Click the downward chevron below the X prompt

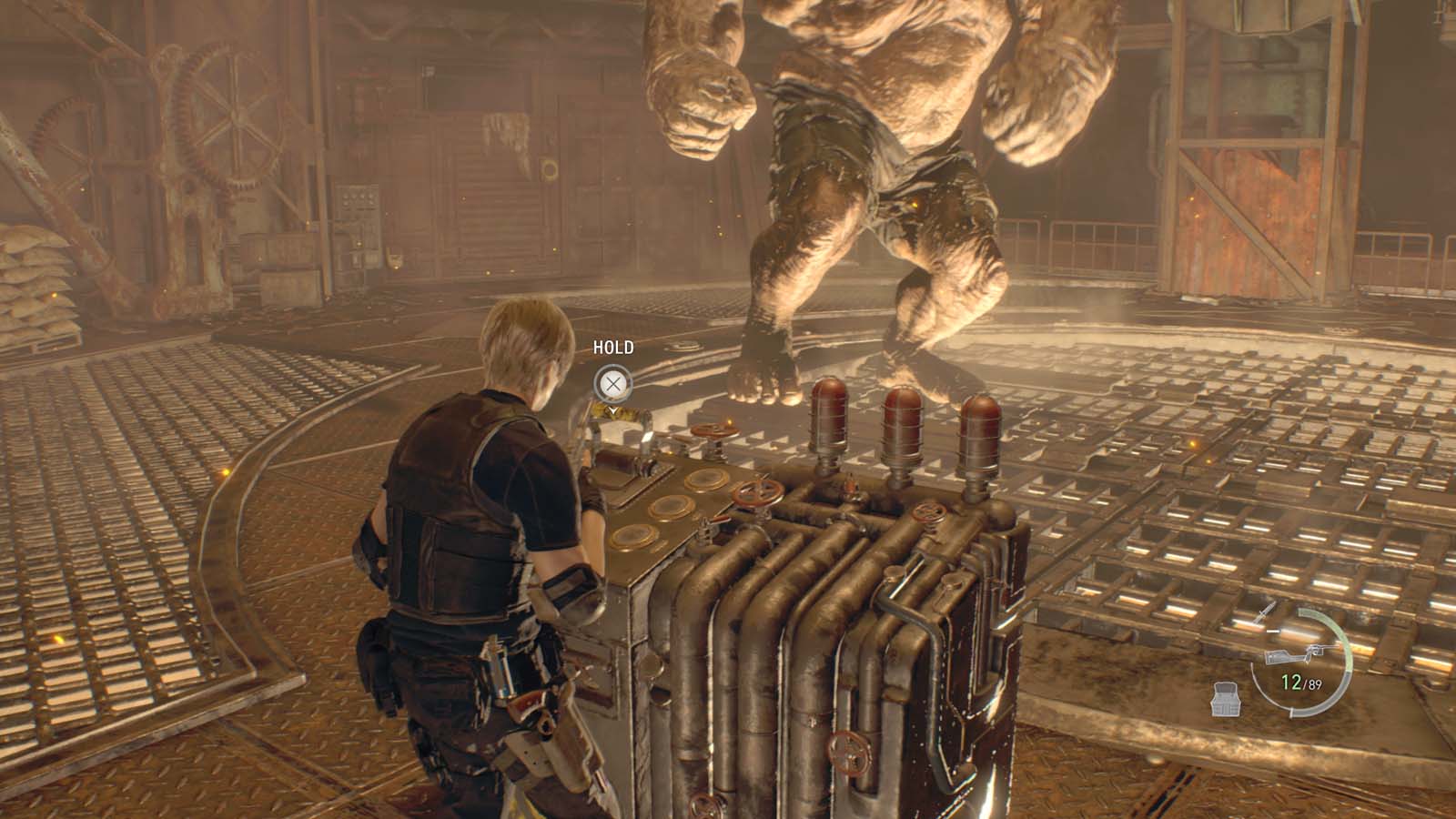613,410
